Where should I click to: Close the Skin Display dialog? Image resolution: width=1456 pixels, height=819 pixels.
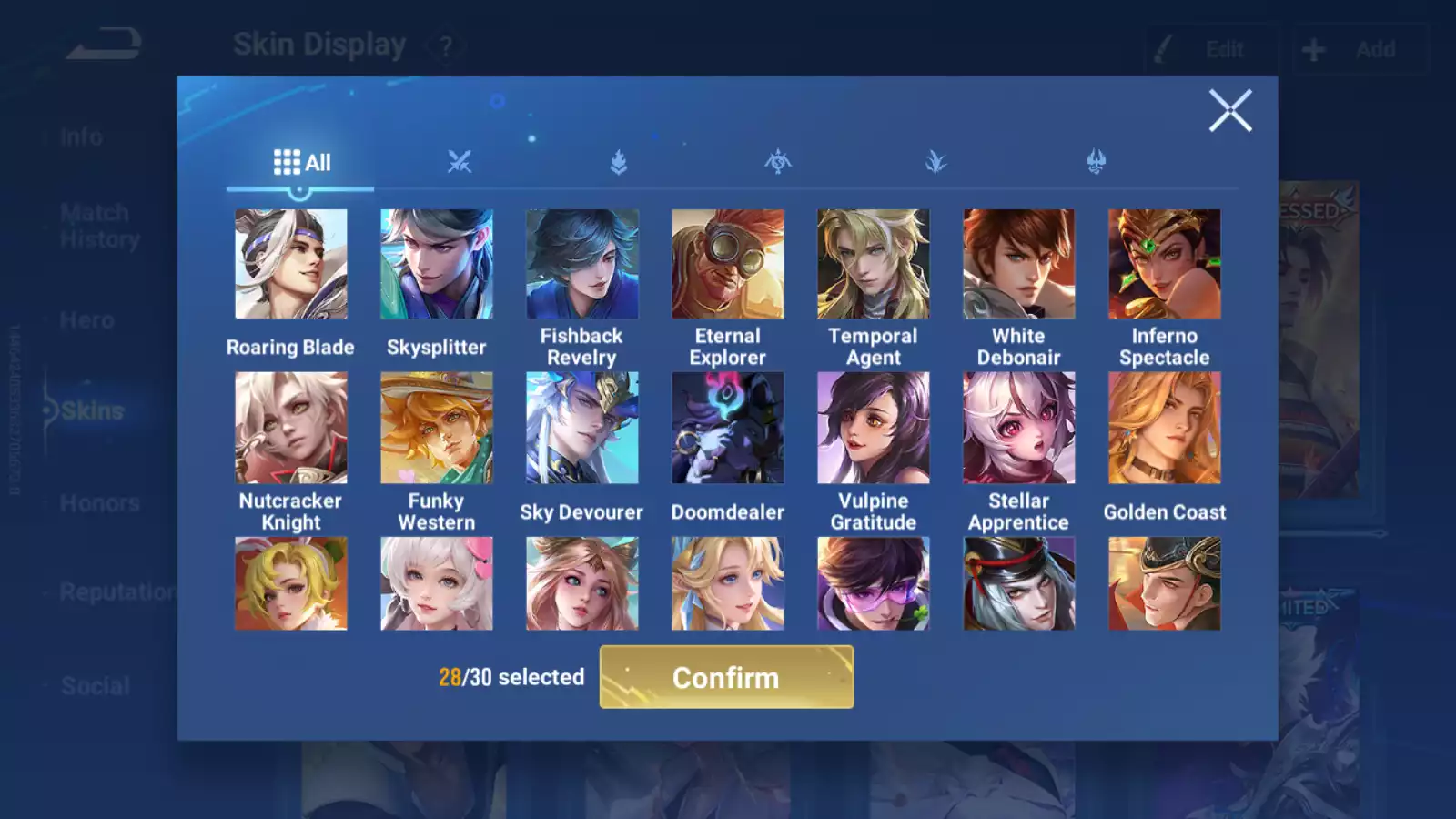coord(1231,111)
